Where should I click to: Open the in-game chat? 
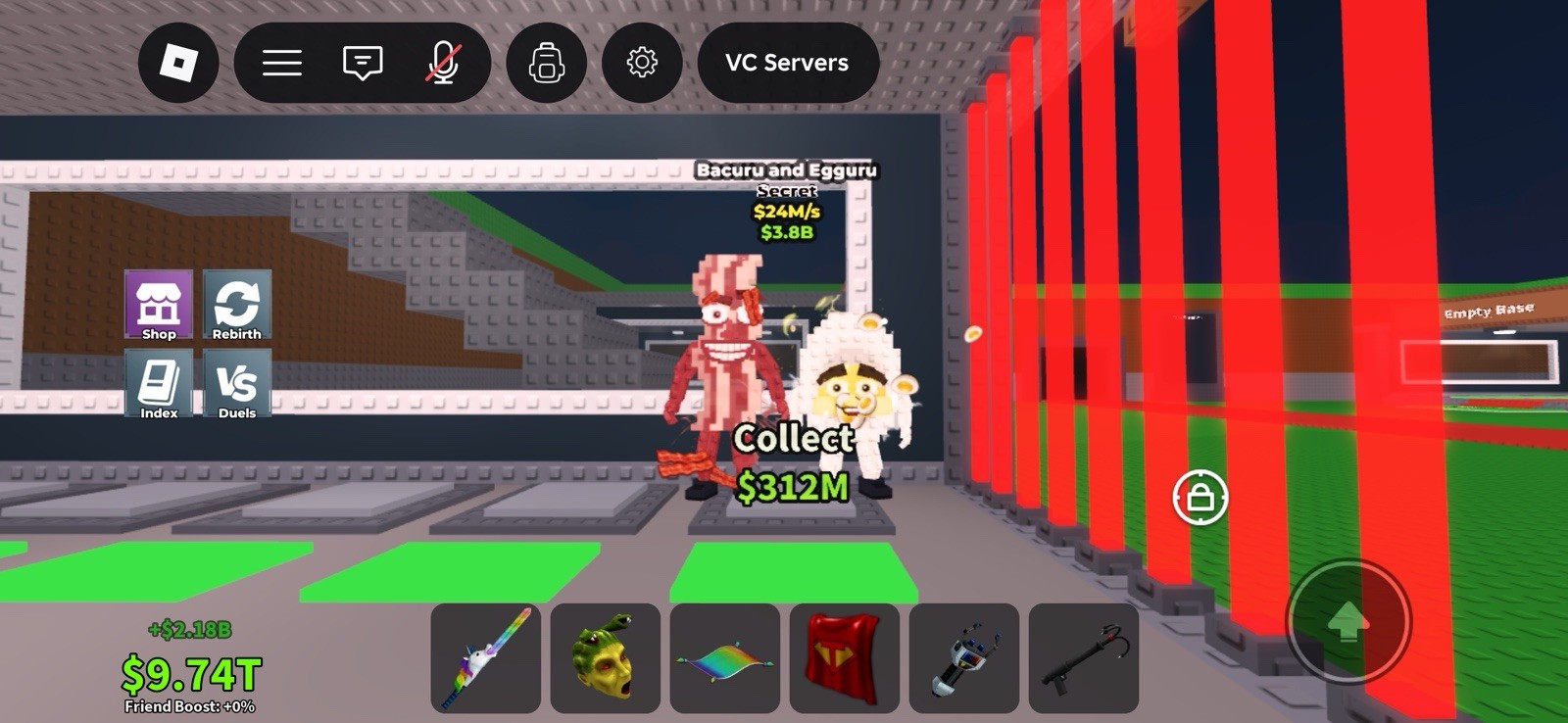pyautogui.click(x=361, y=62)
